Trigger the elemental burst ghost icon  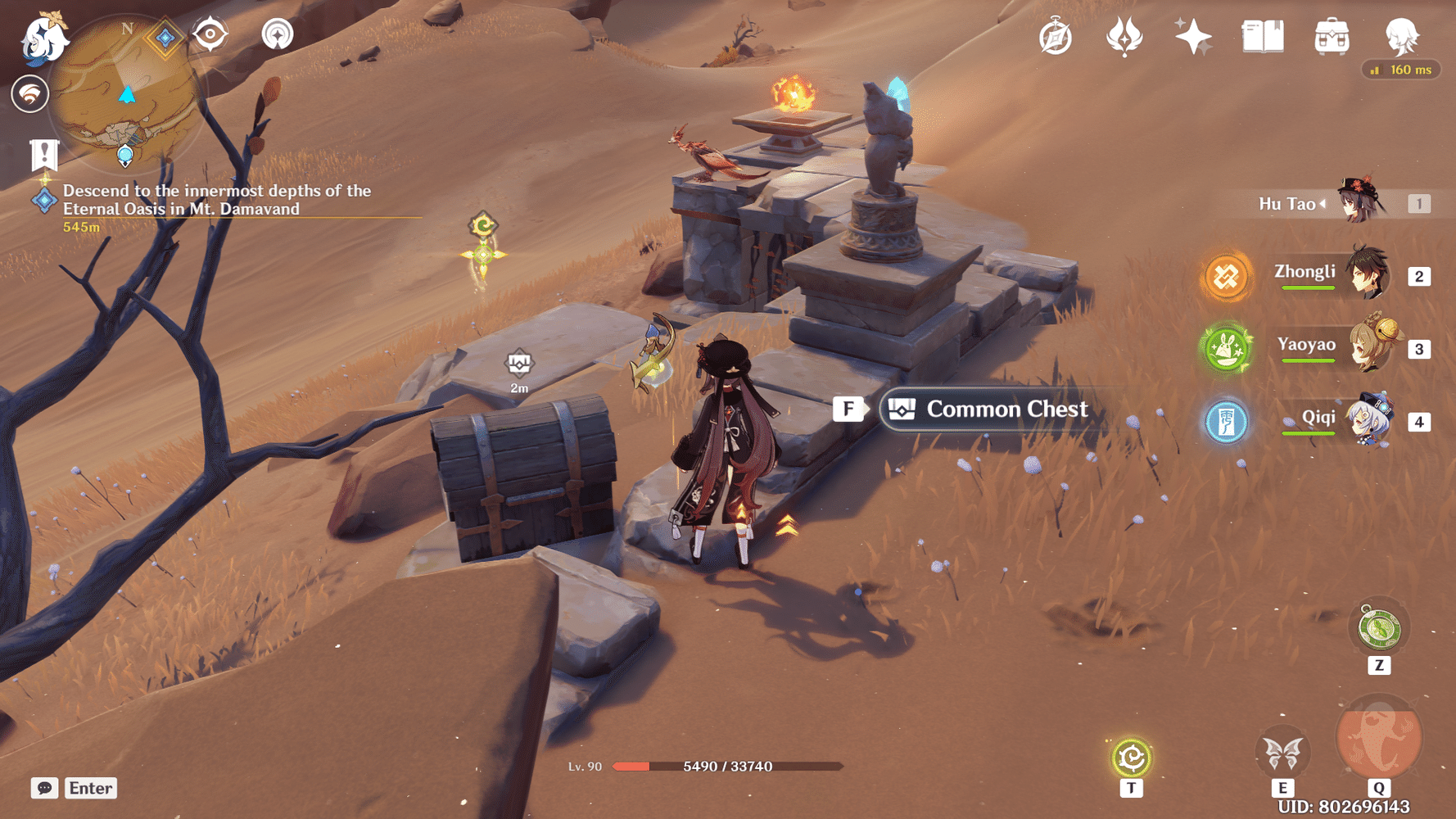click(x=1378, y=740)
